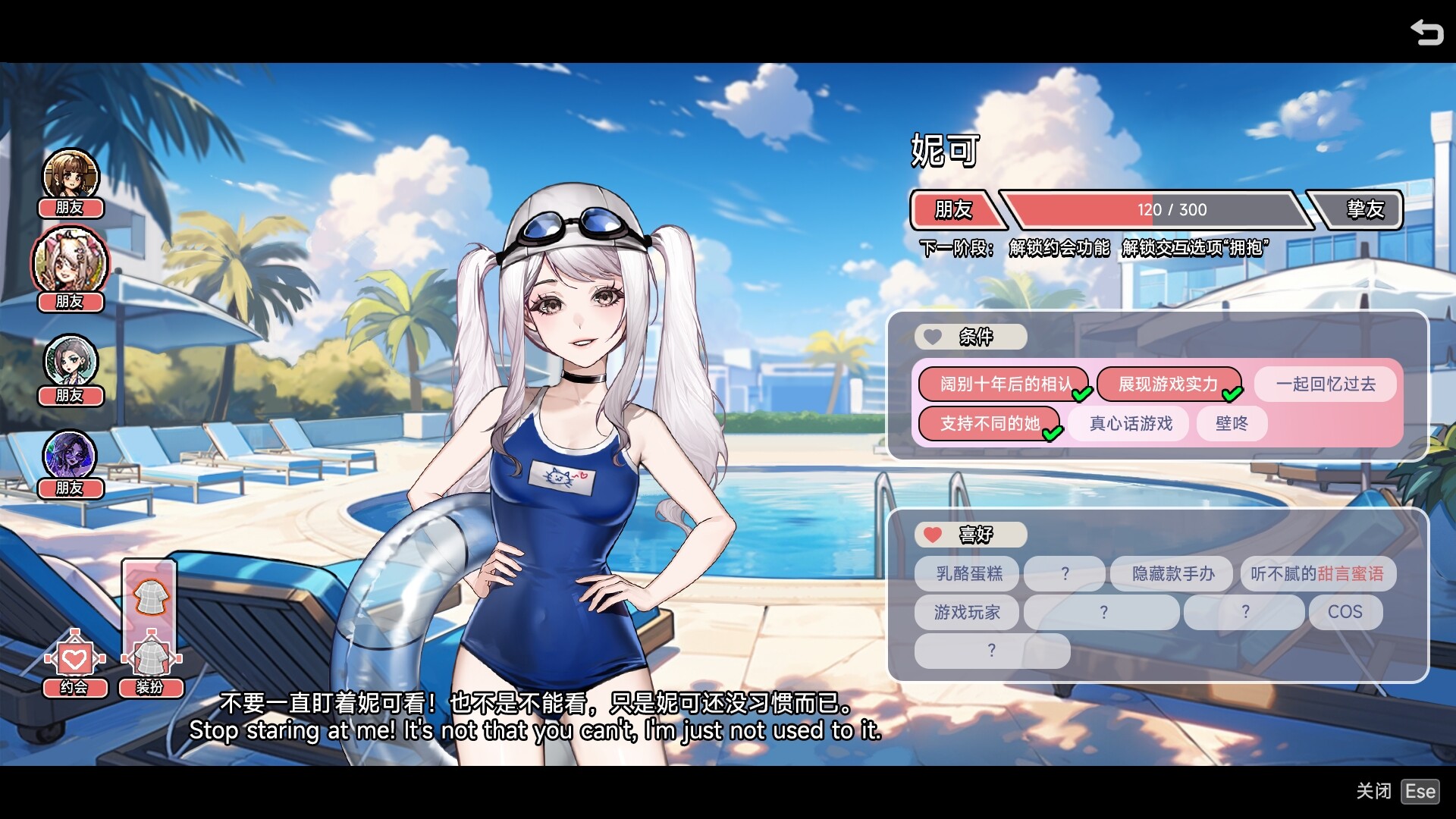Select the 真心话游戏 condition tag
This screenshot has height=819, width=1456.
(x=1128, y=424)
